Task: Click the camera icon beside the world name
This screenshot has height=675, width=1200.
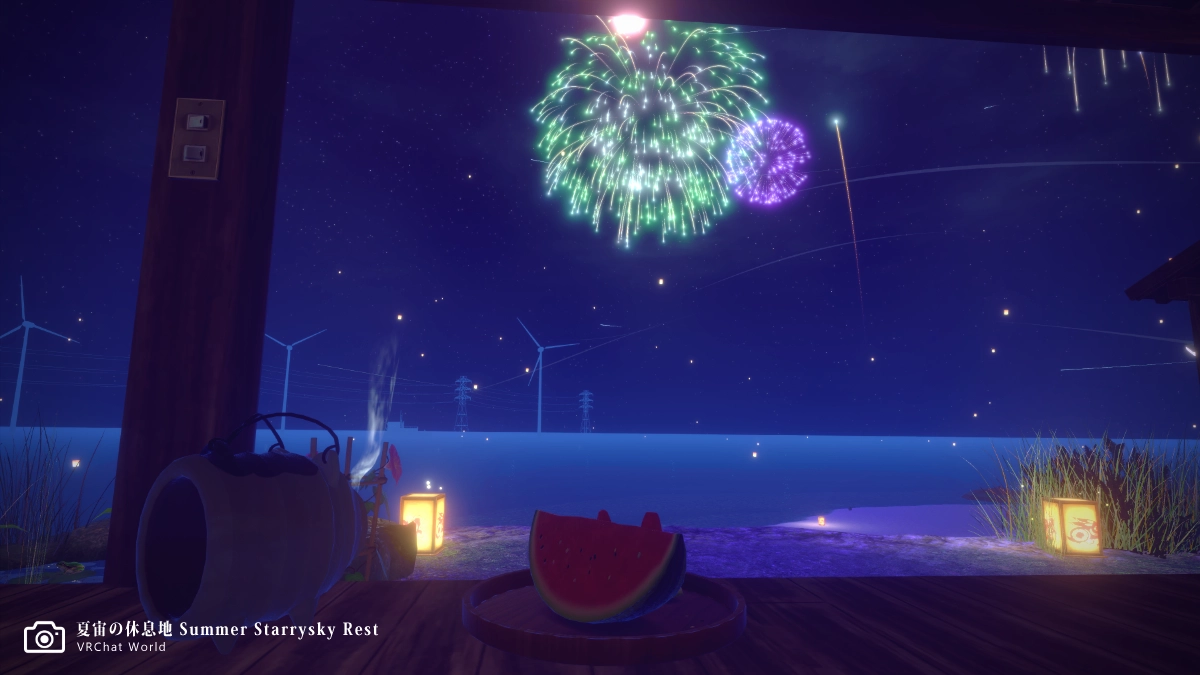Action: tap(44, 637)
